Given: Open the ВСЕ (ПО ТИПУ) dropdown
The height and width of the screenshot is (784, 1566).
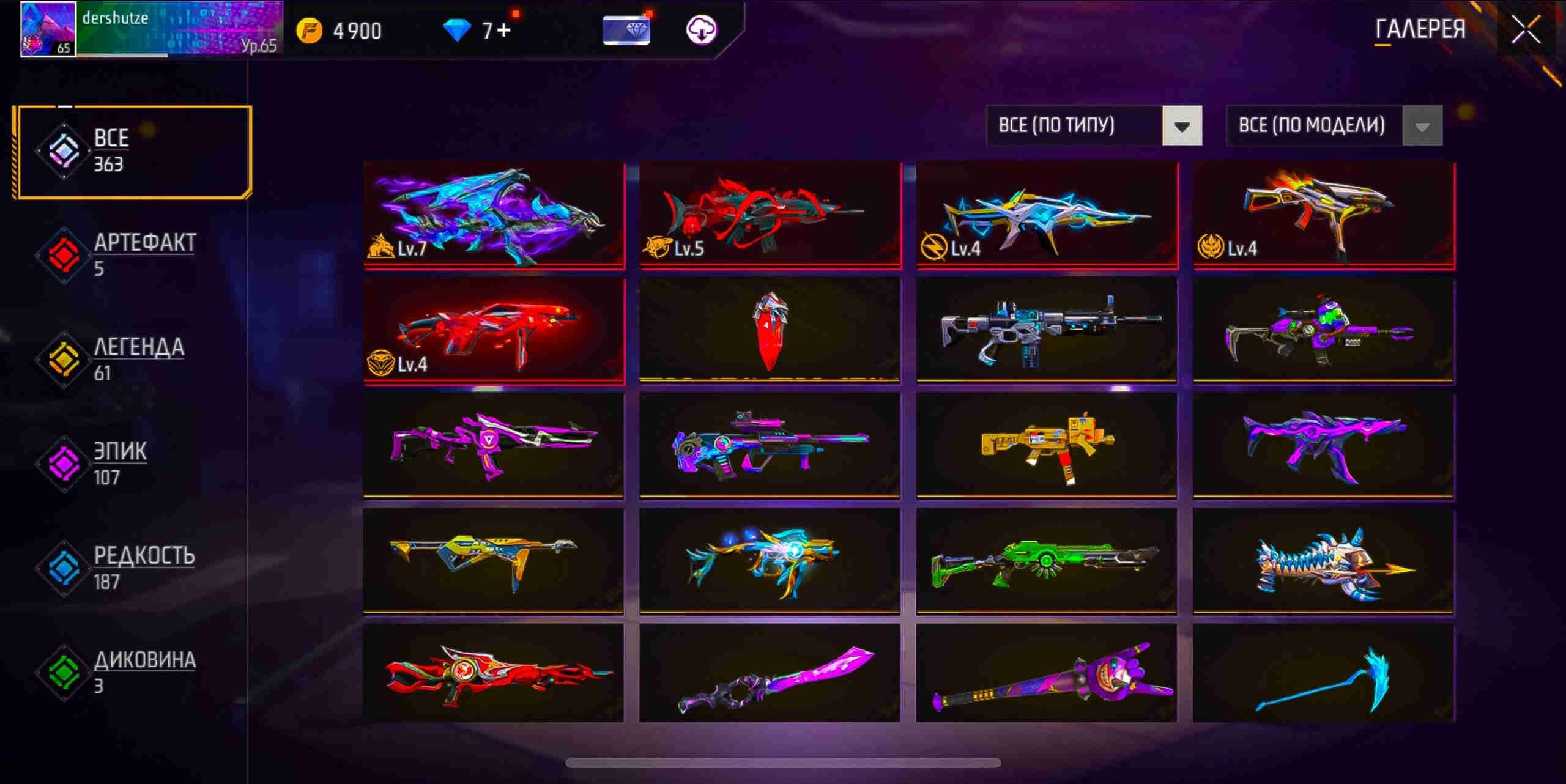Looking at the screenshot, I should (x=1094, y=125).
